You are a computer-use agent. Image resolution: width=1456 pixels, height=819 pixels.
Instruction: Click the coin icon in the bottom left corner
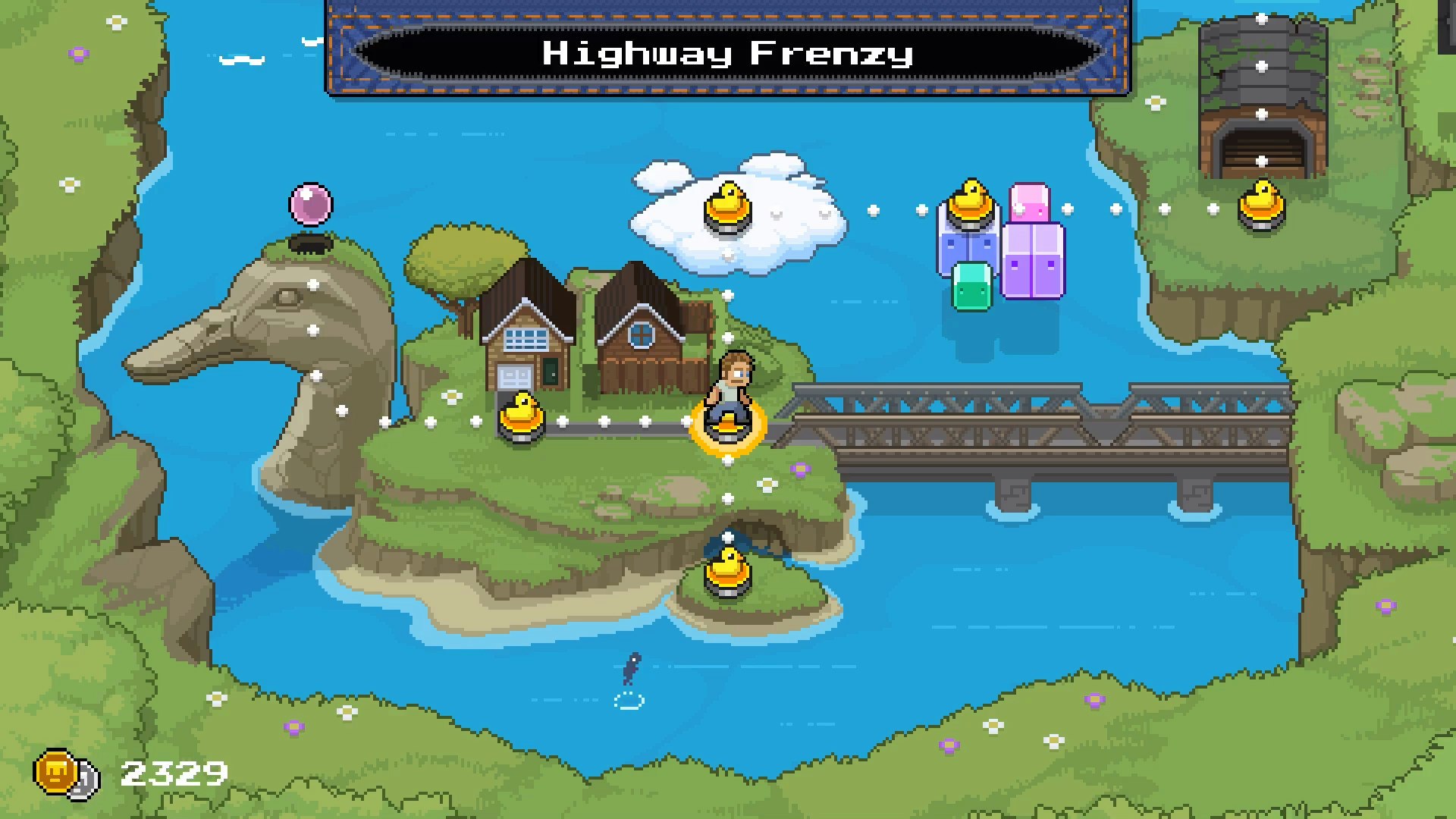57,772
